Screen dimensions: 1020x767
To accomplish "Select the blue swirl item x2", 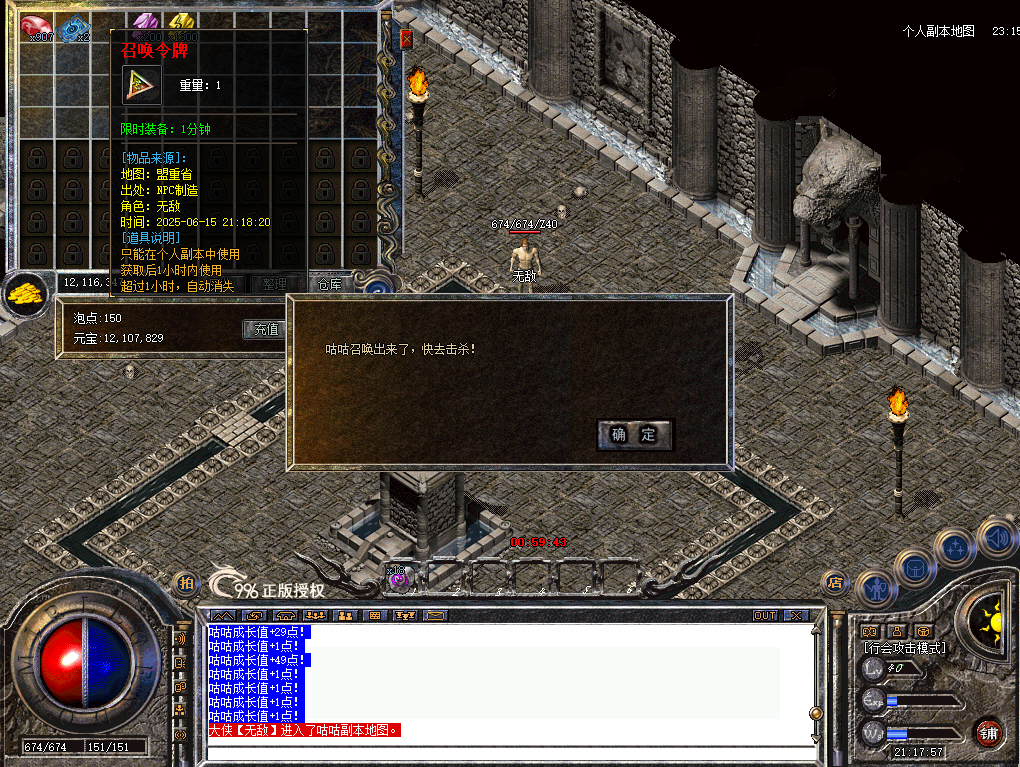I will pos(73,29).
